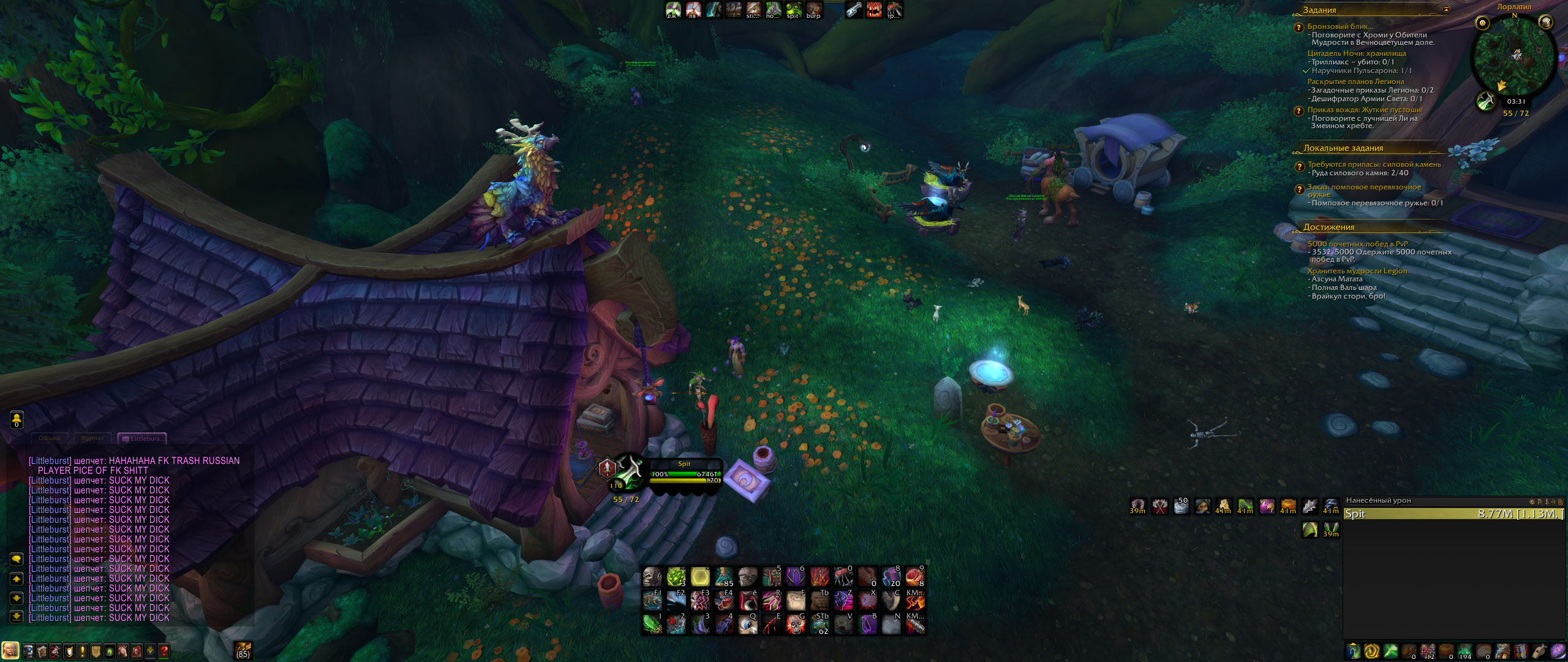Open the Бронзовый блик quest entry
Image resolution: width=1568 pixels, height=662 pixels.
pyautogui.click(x=1340, y=26)
